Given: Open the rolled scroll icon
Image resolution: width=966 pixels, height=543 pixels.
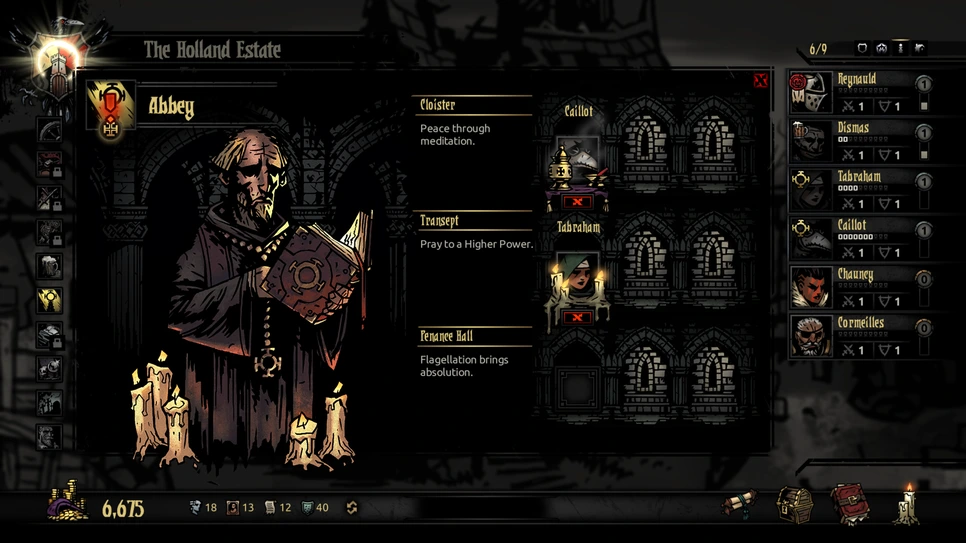Looking at the screenshot, I should pyautogui.click(x=740, y=505).
